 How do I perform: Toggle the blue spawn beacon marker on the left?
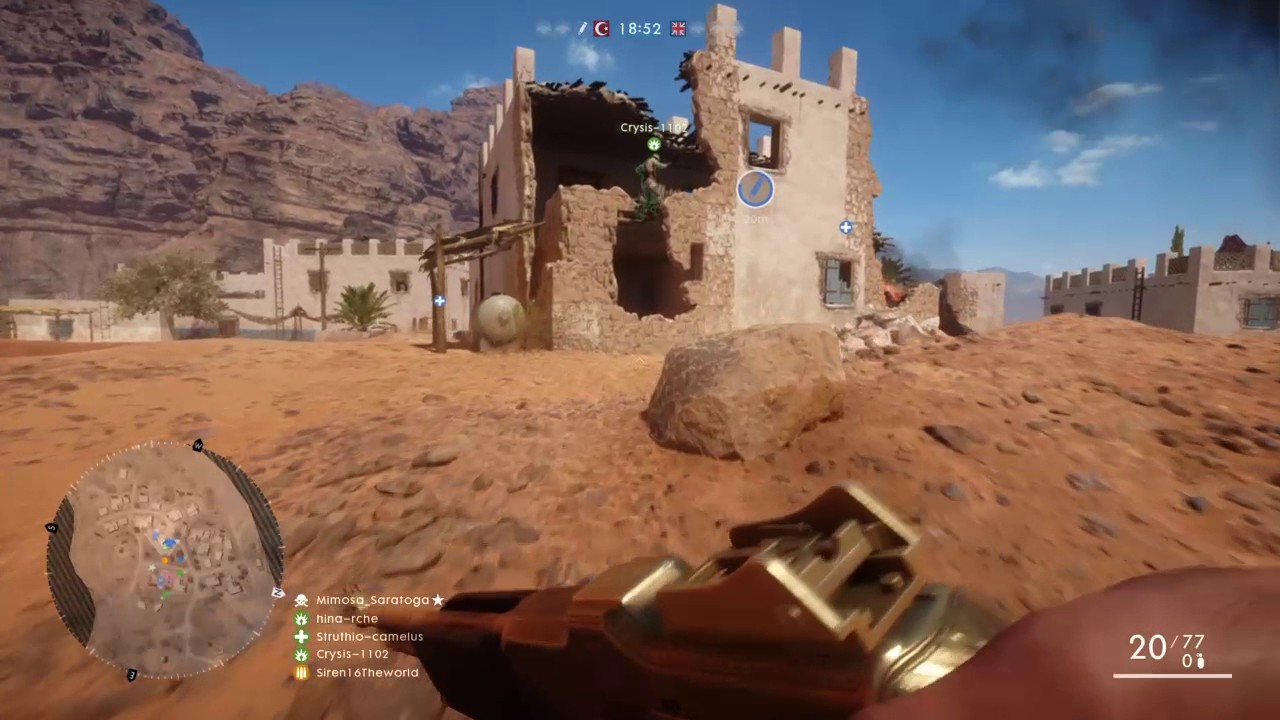438,300
